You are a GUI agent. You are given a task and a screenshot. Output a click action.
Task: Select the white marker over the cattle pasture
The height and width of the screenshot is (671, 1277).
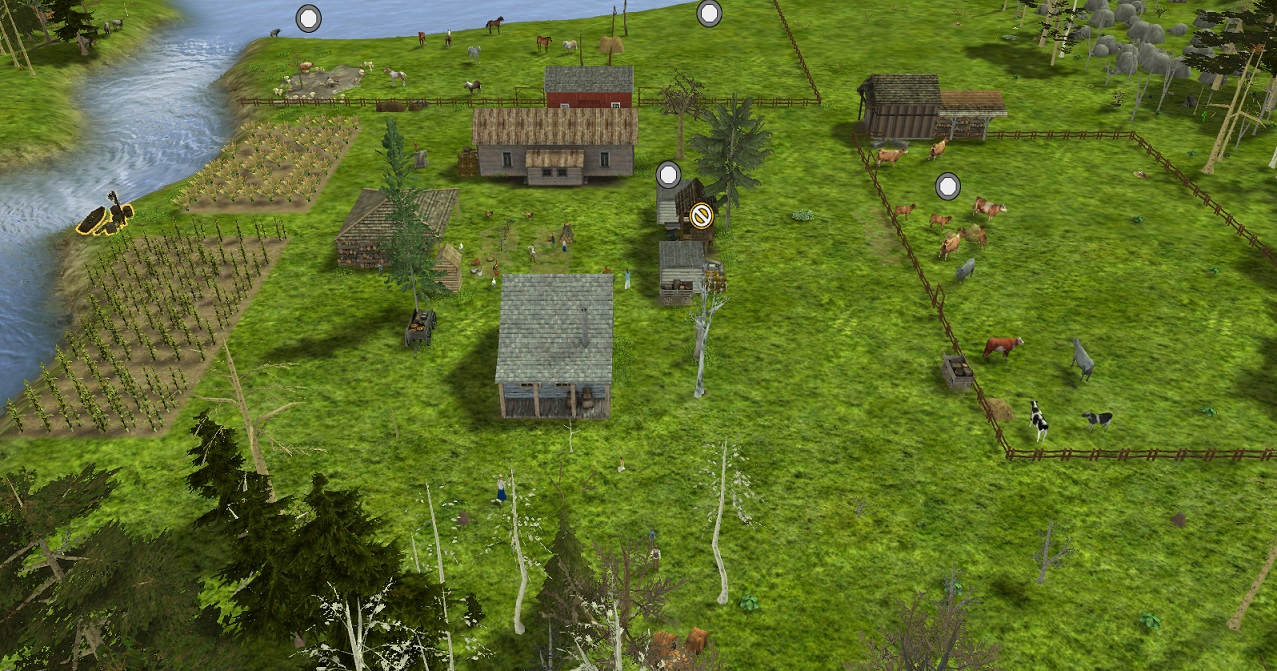point(948,186)
